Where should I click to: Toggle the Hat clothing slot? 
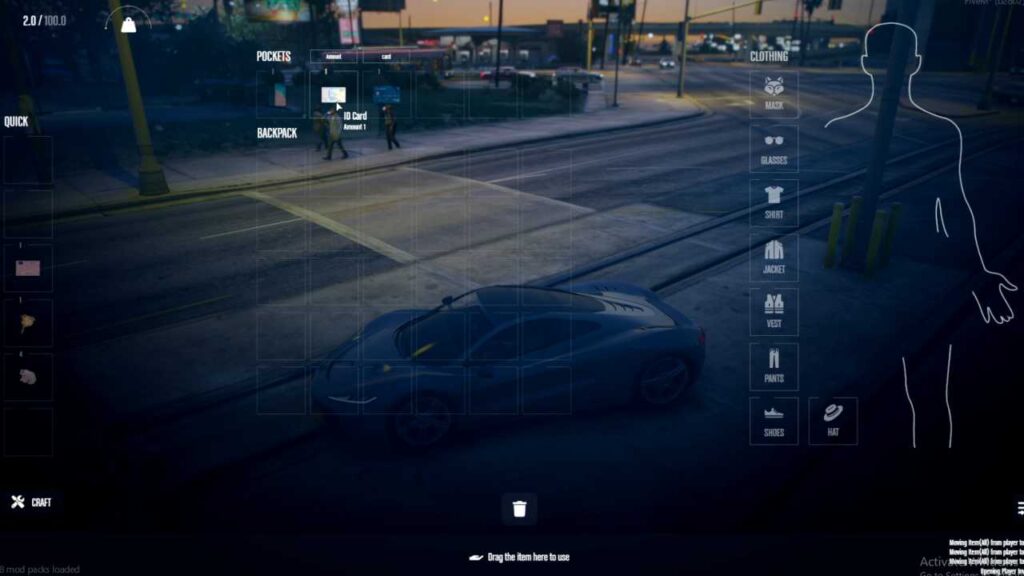click(x=833, y=421)
